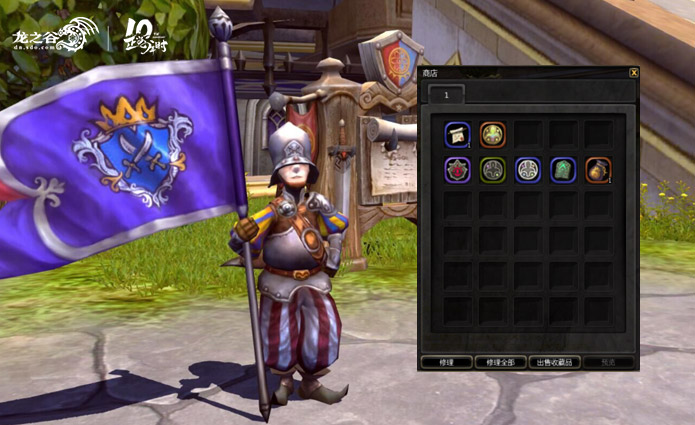Choose 修理全部 to repair all

tap(500, 362)
